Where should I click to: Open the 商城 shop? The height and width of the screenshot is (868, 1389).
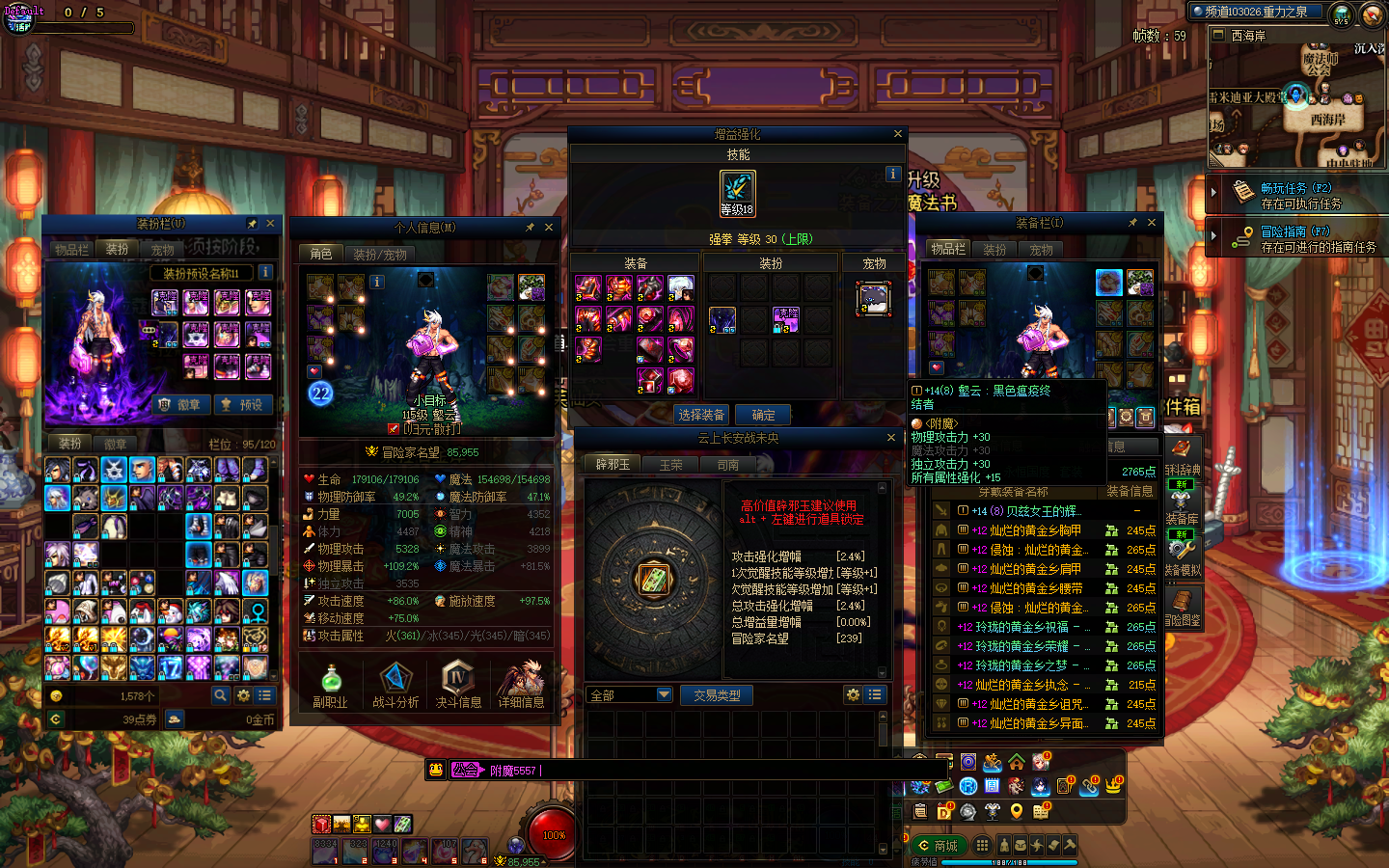point(938,846)
